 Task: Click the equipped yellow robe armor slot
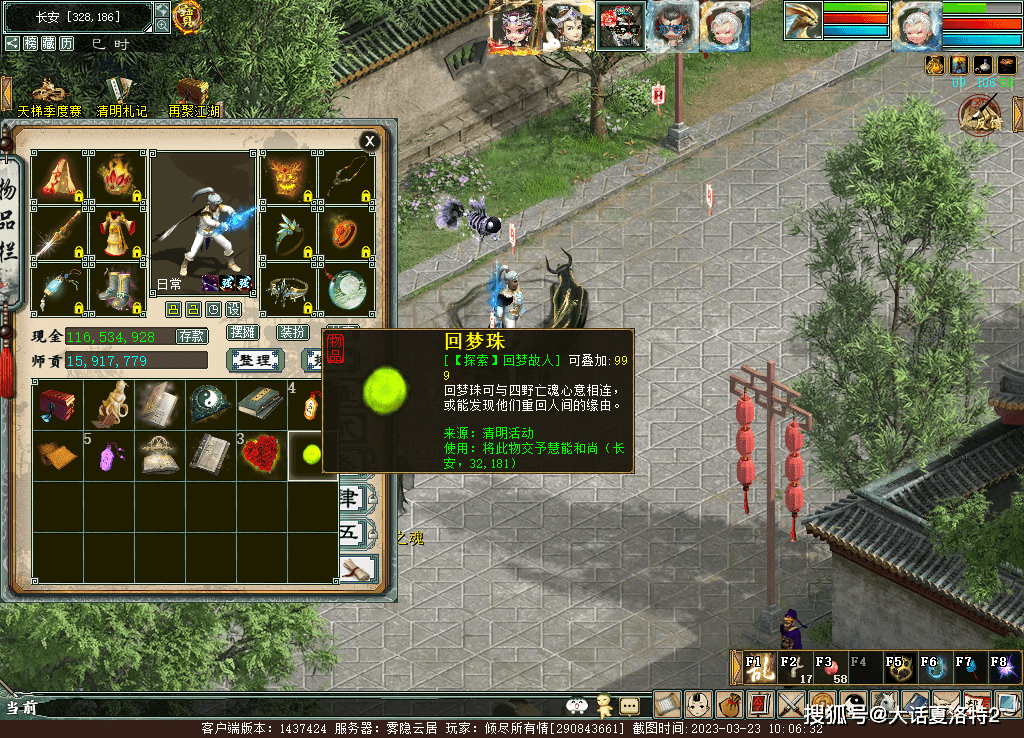pos(118,232)
